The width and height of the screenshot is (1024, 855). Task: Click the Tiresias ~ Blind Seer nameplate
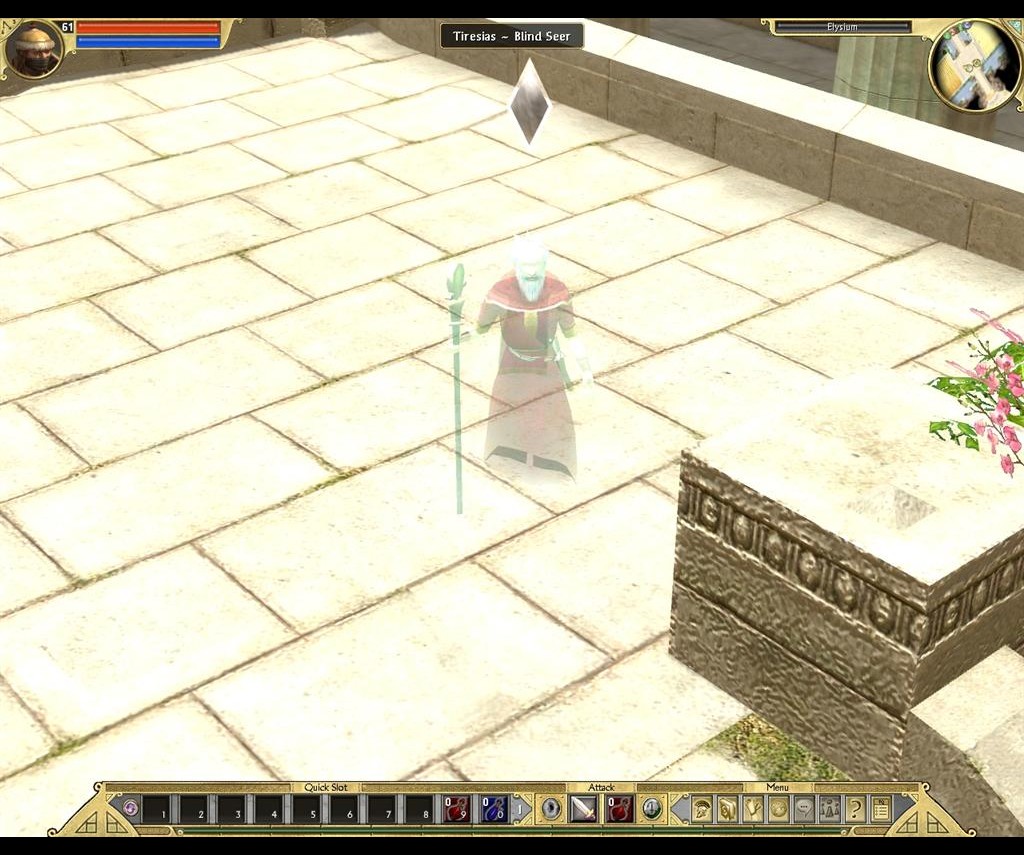point(512,36)
